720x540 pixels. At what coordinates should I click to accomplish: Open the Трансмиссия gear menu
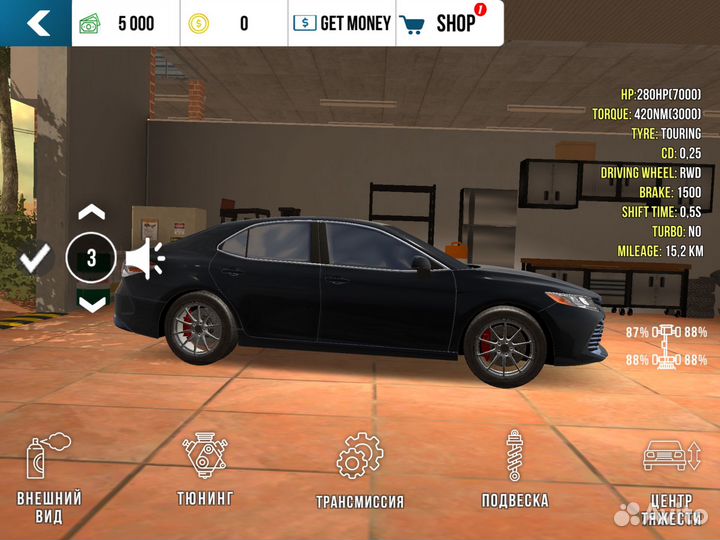click(x=360, y=472)
